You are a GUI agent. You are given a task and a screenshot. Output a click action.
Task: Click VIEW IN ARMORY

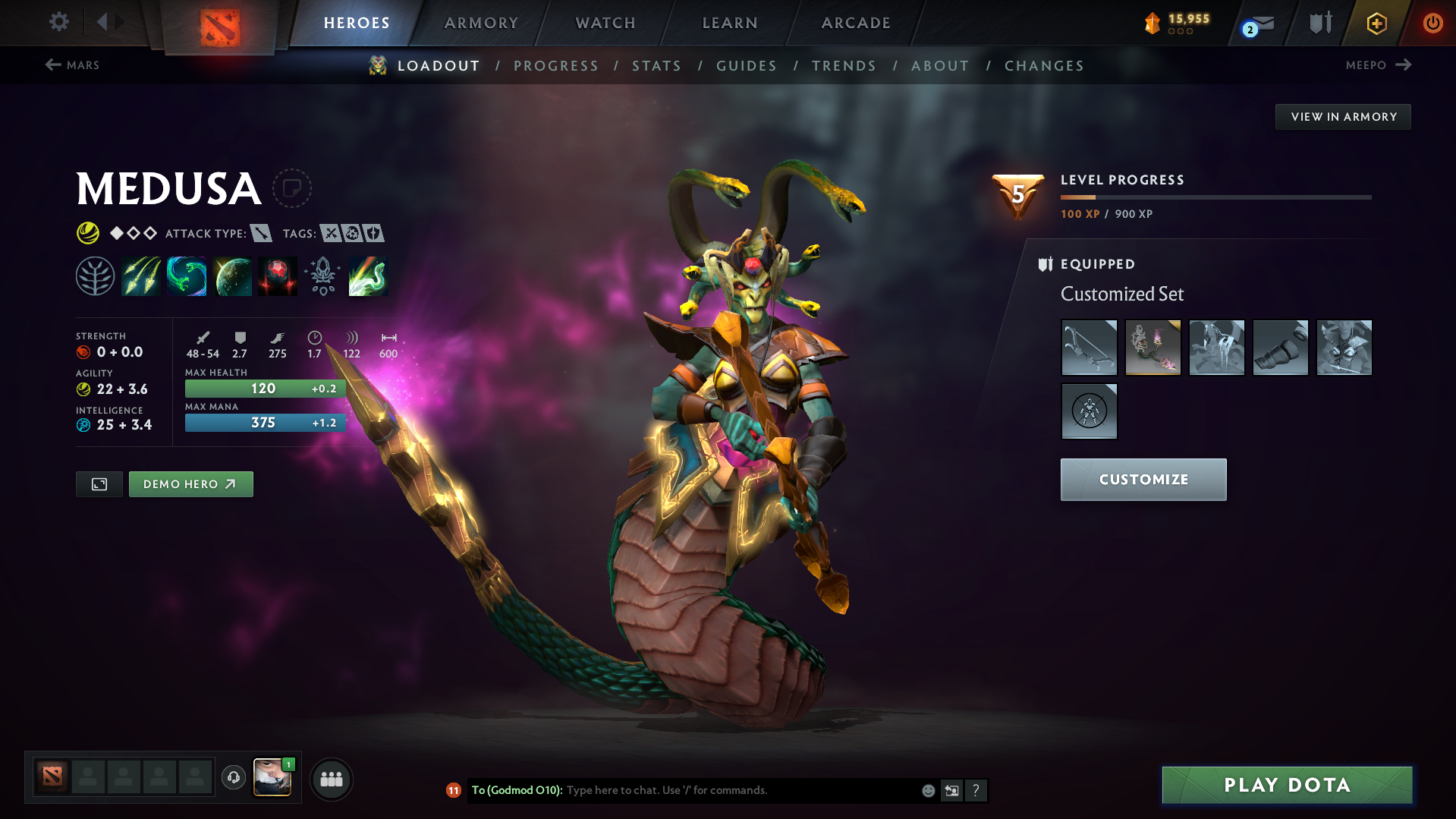pos(1342,116)
